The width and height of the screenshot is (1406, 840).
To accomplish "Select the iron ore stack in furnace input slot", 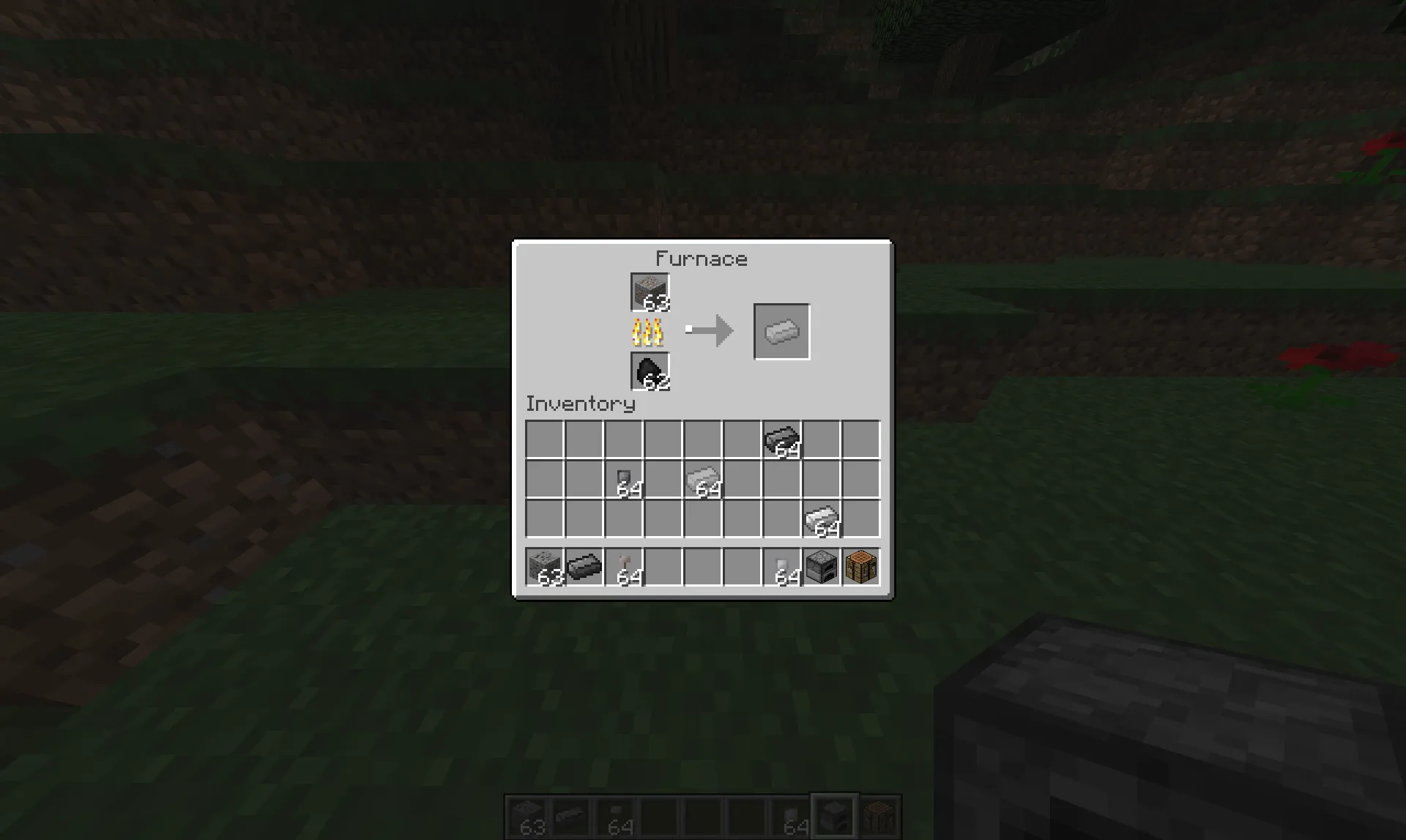I will 649,291.
